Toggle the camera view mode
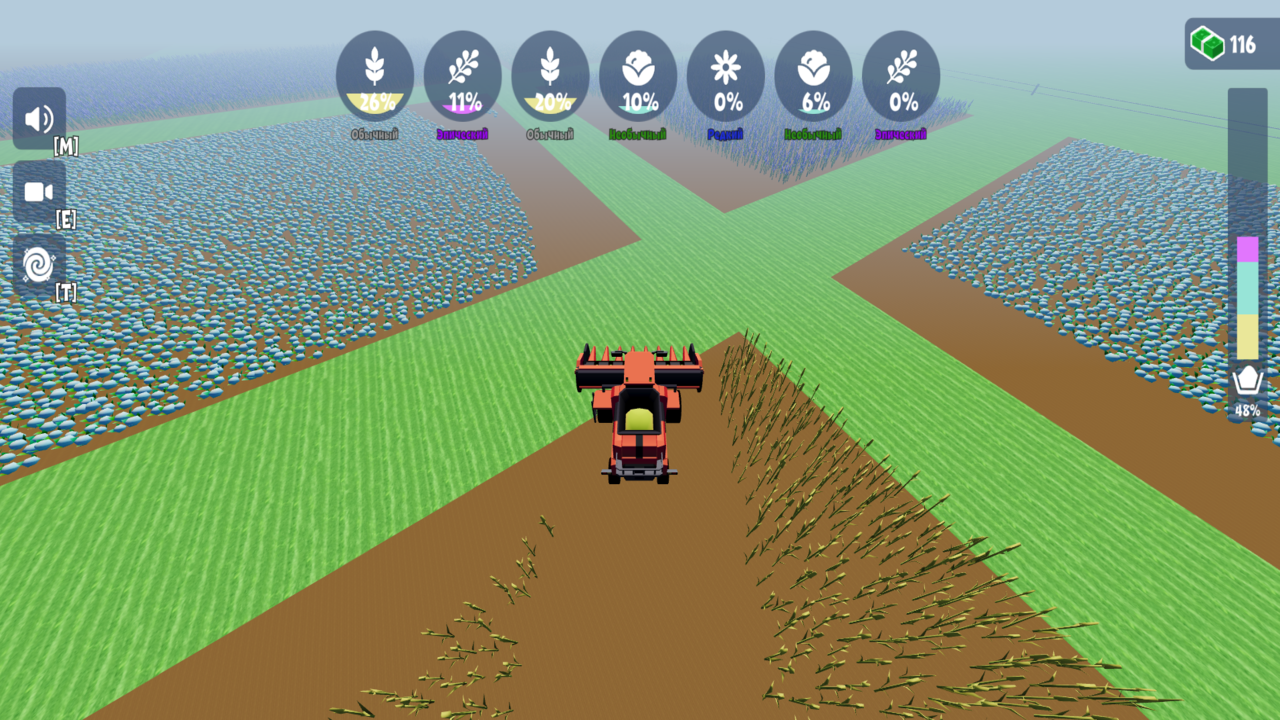 [x=40, y=192]
